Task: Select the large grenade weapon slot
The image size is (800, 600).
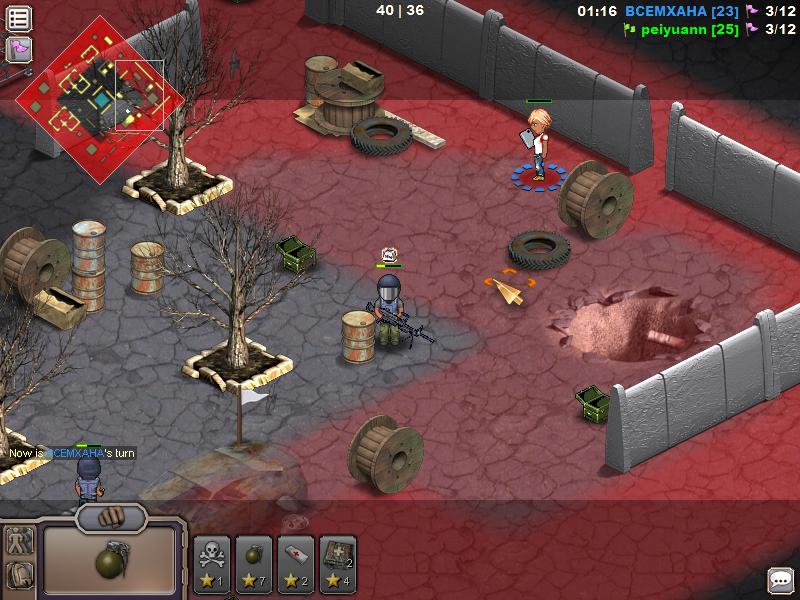Action: pyautogui.click(x=110, y=561)
